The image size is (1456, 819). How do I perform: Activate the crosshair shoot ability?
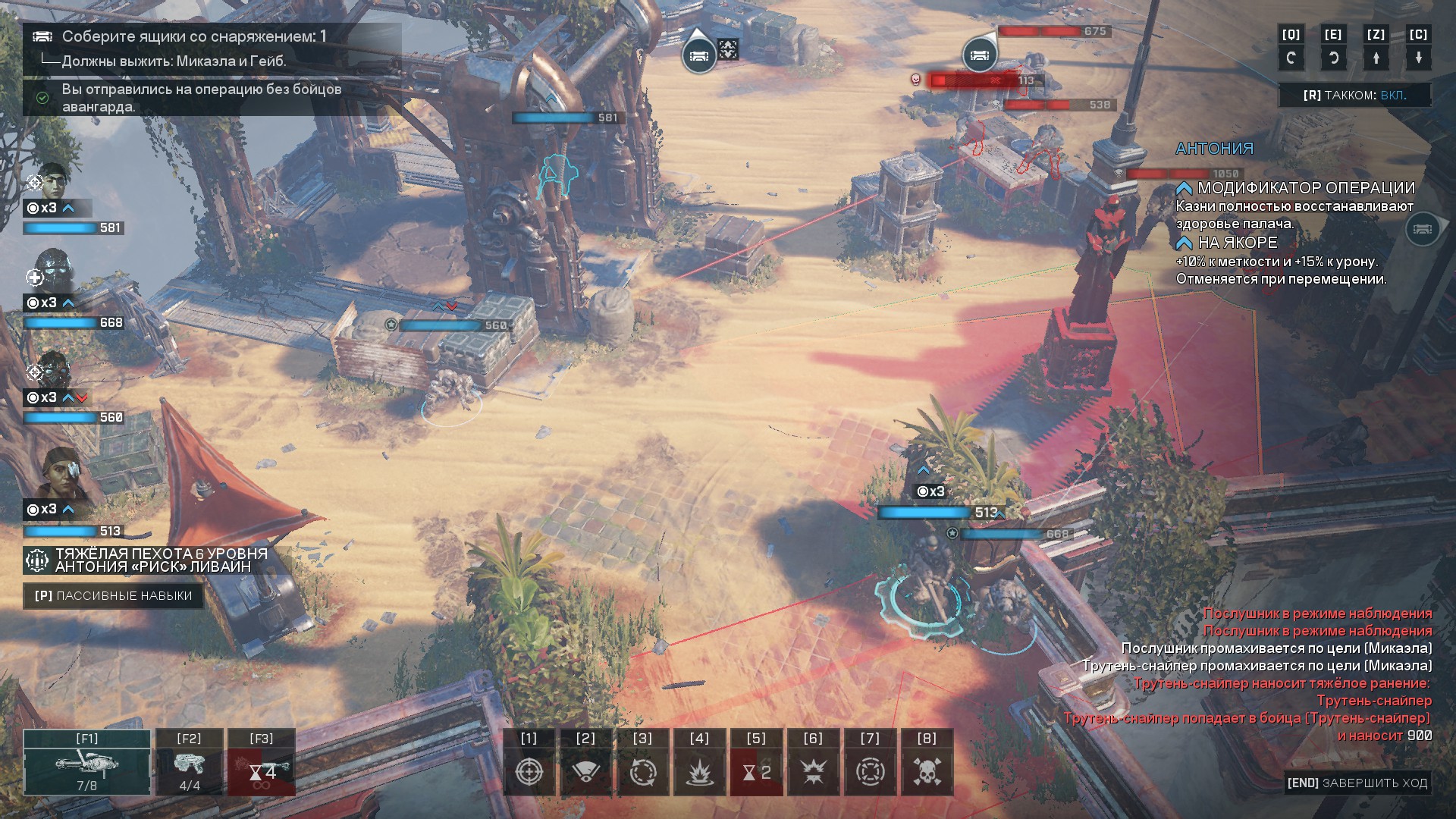tap(529, 771)
